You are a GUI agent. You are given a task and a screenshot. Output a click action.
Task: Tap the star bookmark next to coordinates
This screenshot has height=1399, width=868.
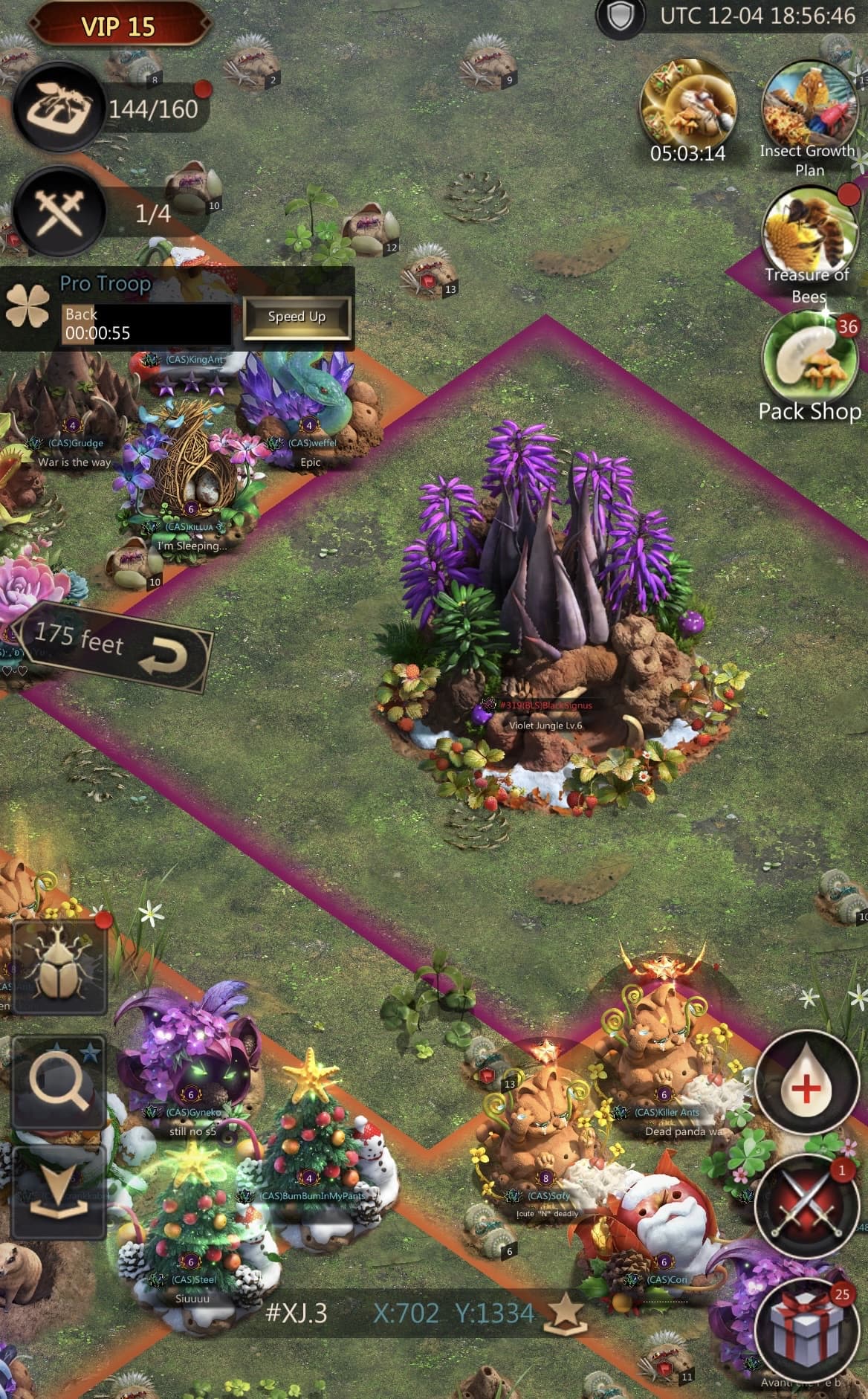566,1314
